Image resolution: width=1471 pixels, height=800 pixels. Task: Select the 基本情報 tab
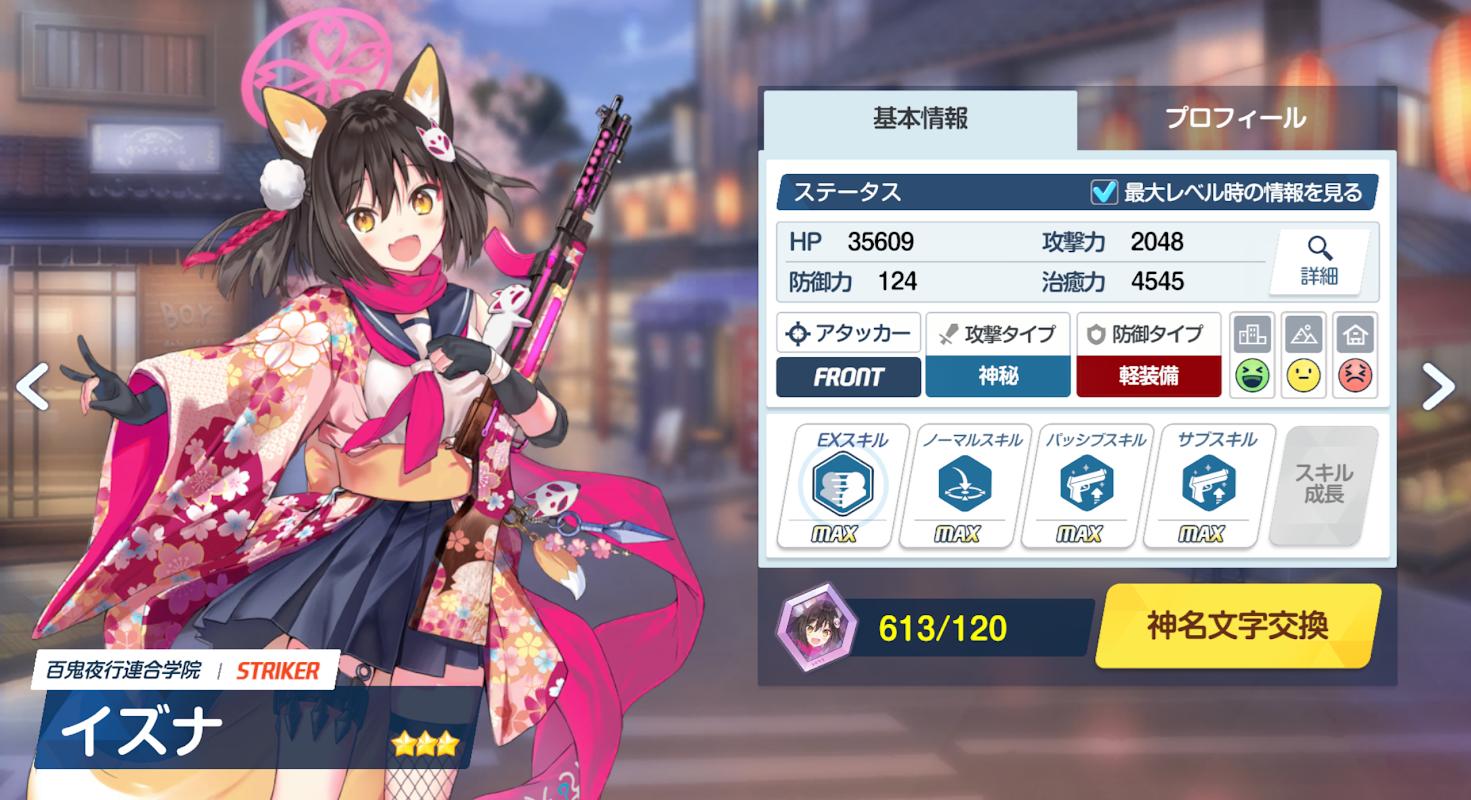(920, 118)
